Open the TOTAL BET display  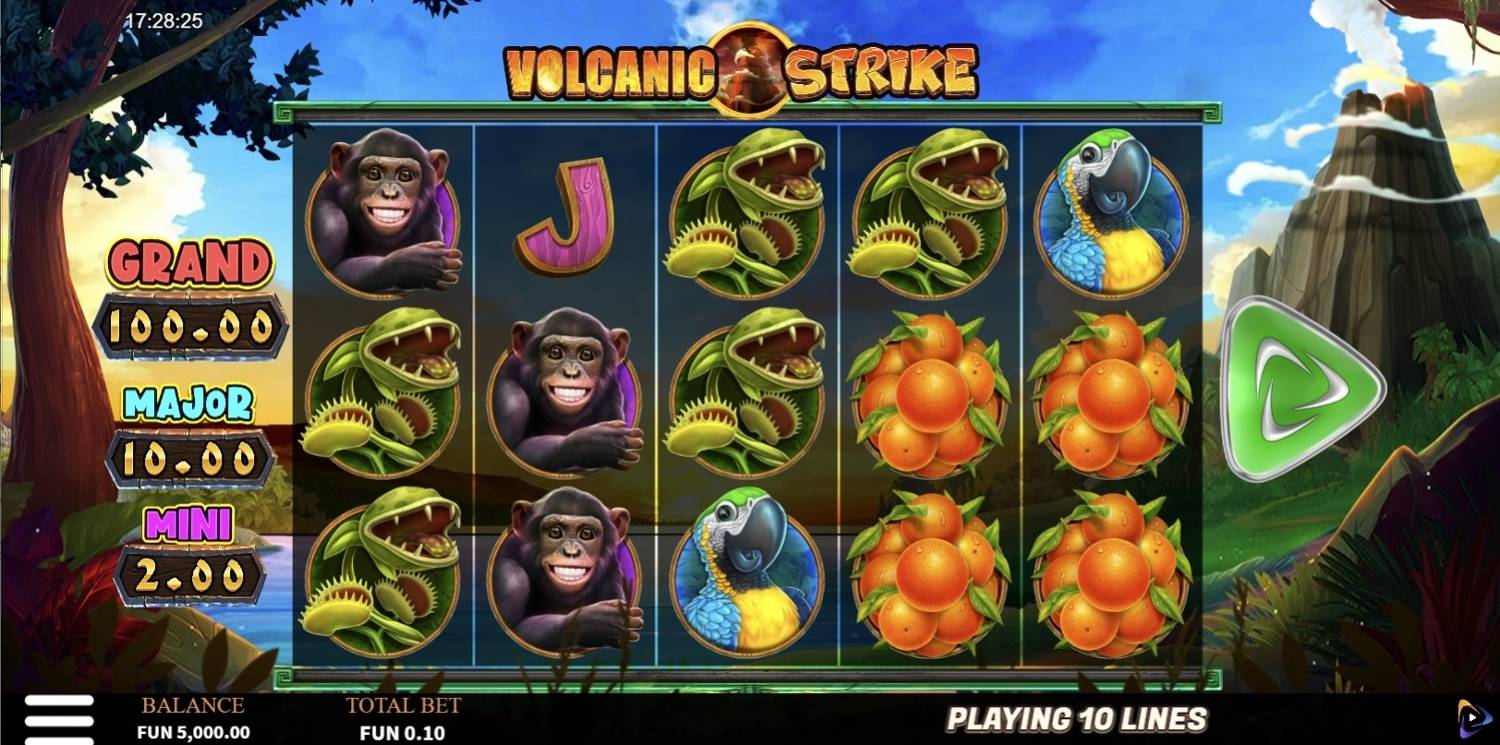[x=403, y=718]
